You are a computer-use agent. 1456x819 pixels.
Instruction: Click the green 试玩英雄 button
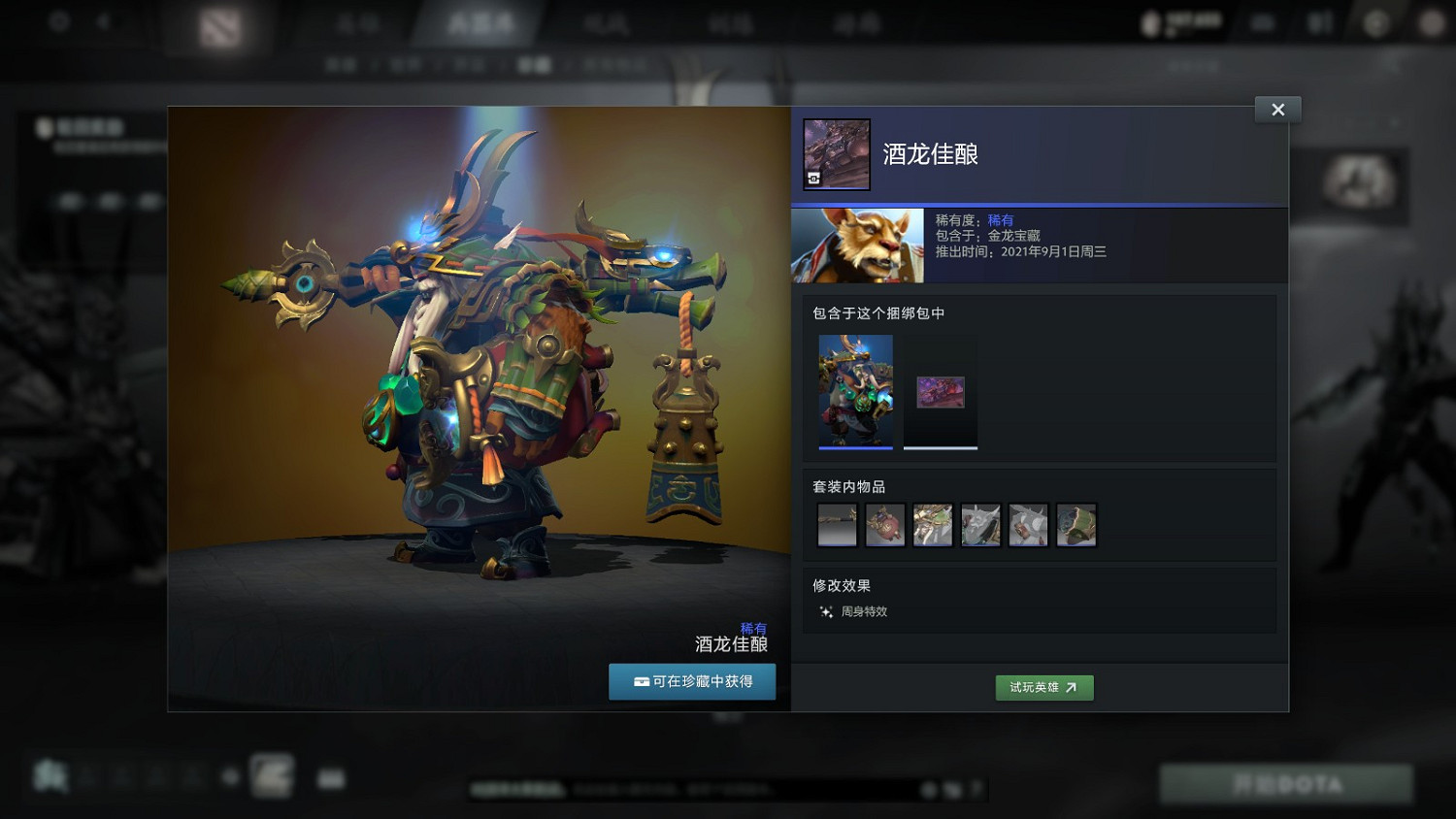point(1044,687)
